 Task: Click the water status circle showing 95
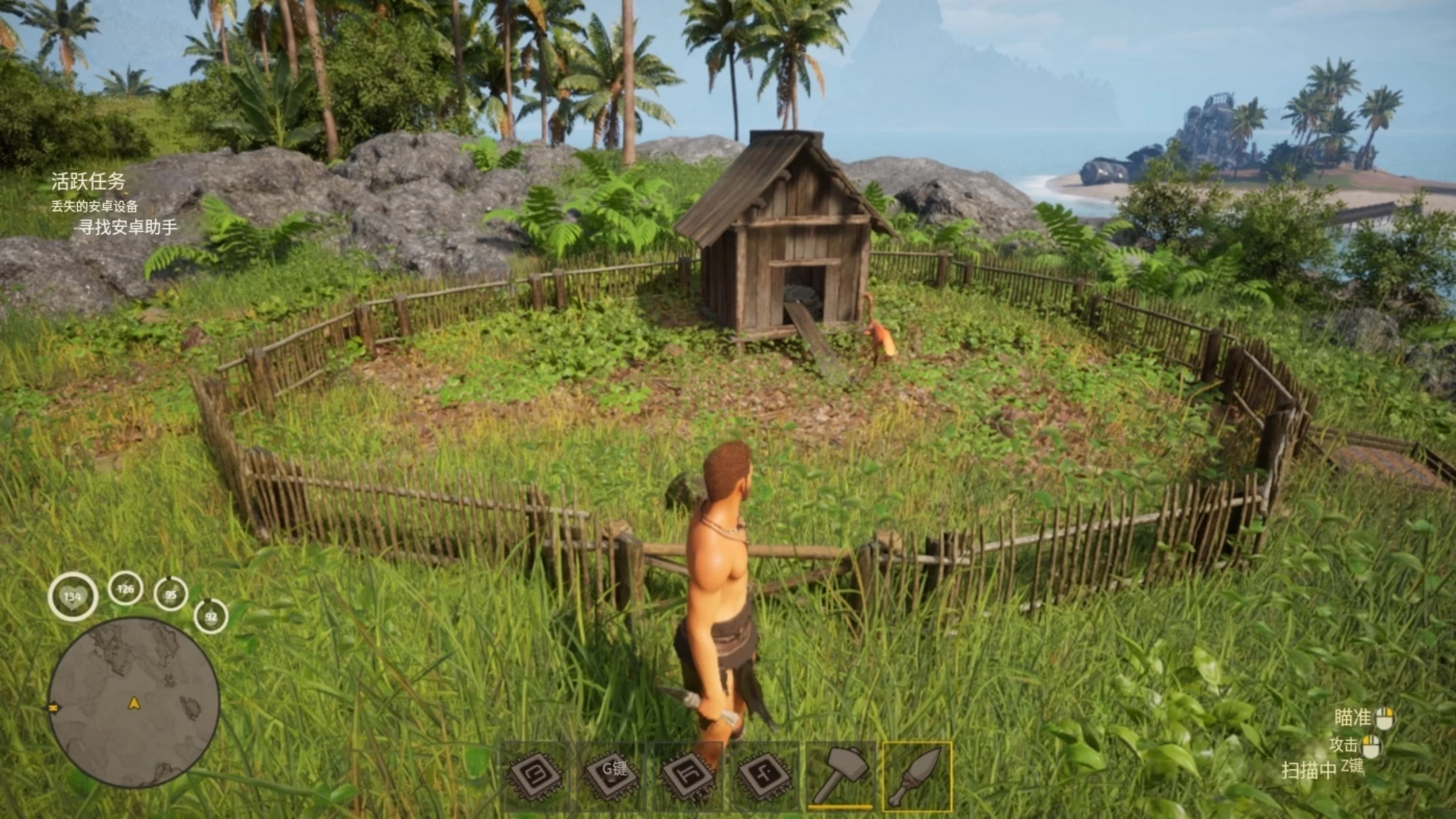click(x=170, y=593)
